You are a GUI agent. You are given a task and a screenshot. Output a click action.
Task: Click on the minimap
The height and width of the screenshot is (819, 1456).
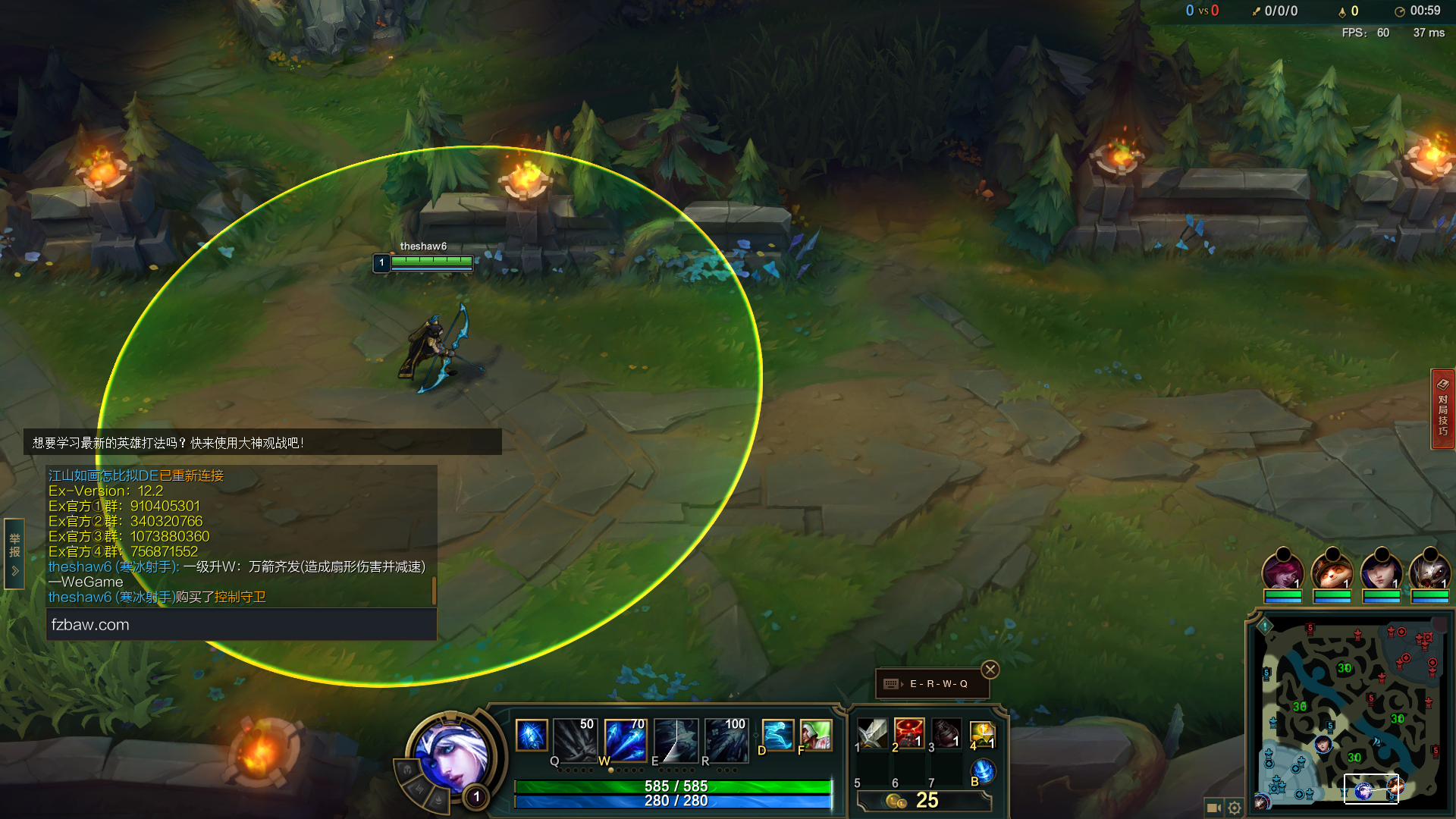[x=1350, y=713]
